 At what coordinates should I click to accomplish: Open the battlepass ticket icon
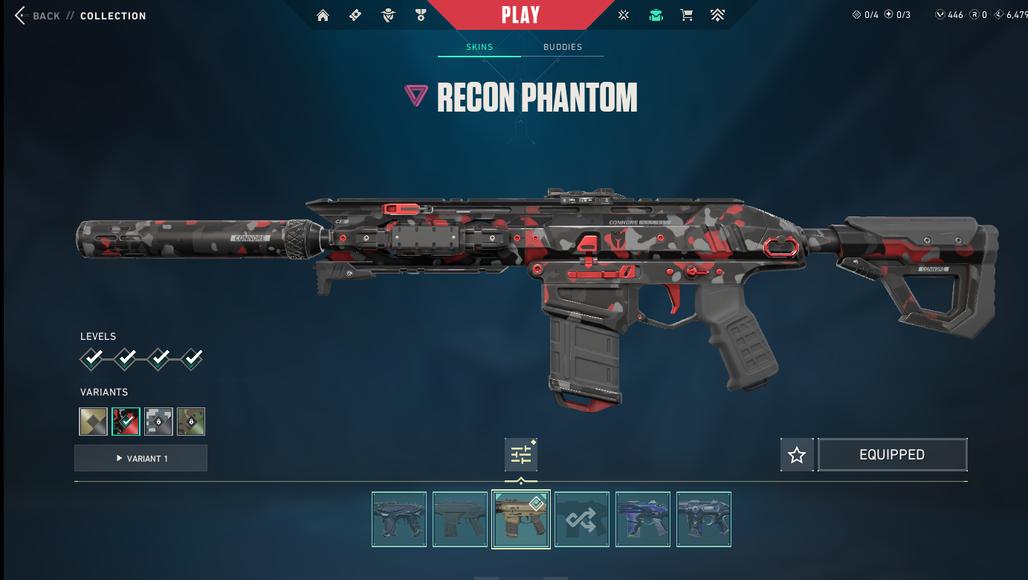pos(355,15)
